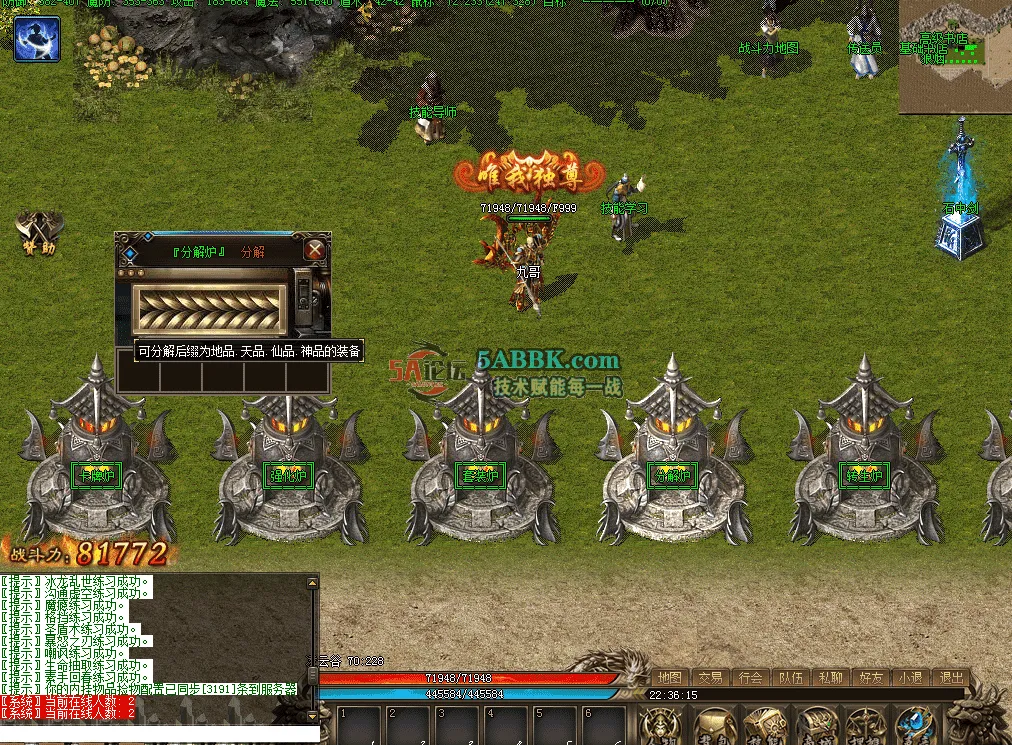Open the 私聊 private chat button
This screenshot has height=745, width=1012.
(x=829, y=677)
